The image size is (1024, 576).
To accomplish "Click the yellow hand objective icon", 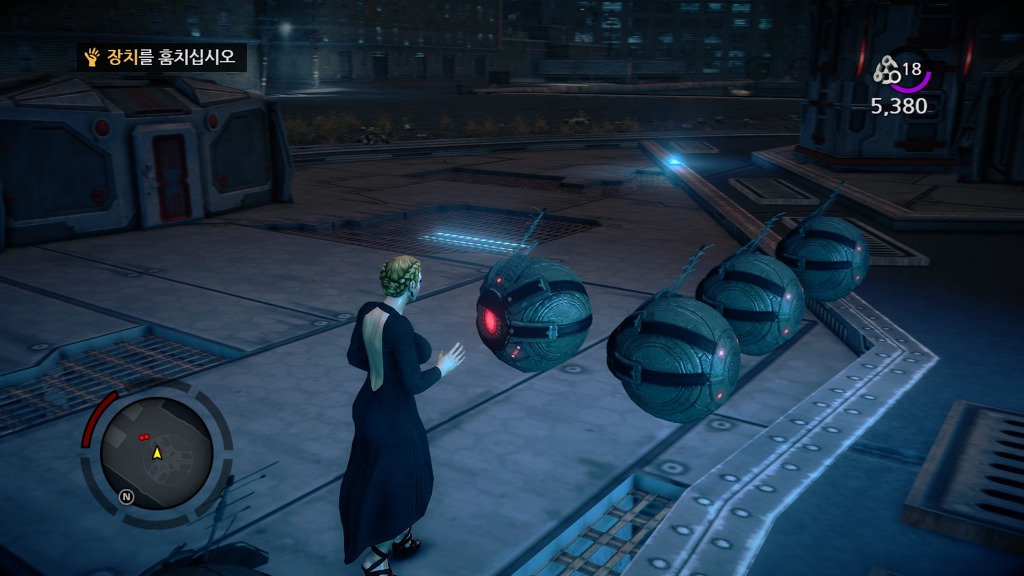I will (93, 57).
